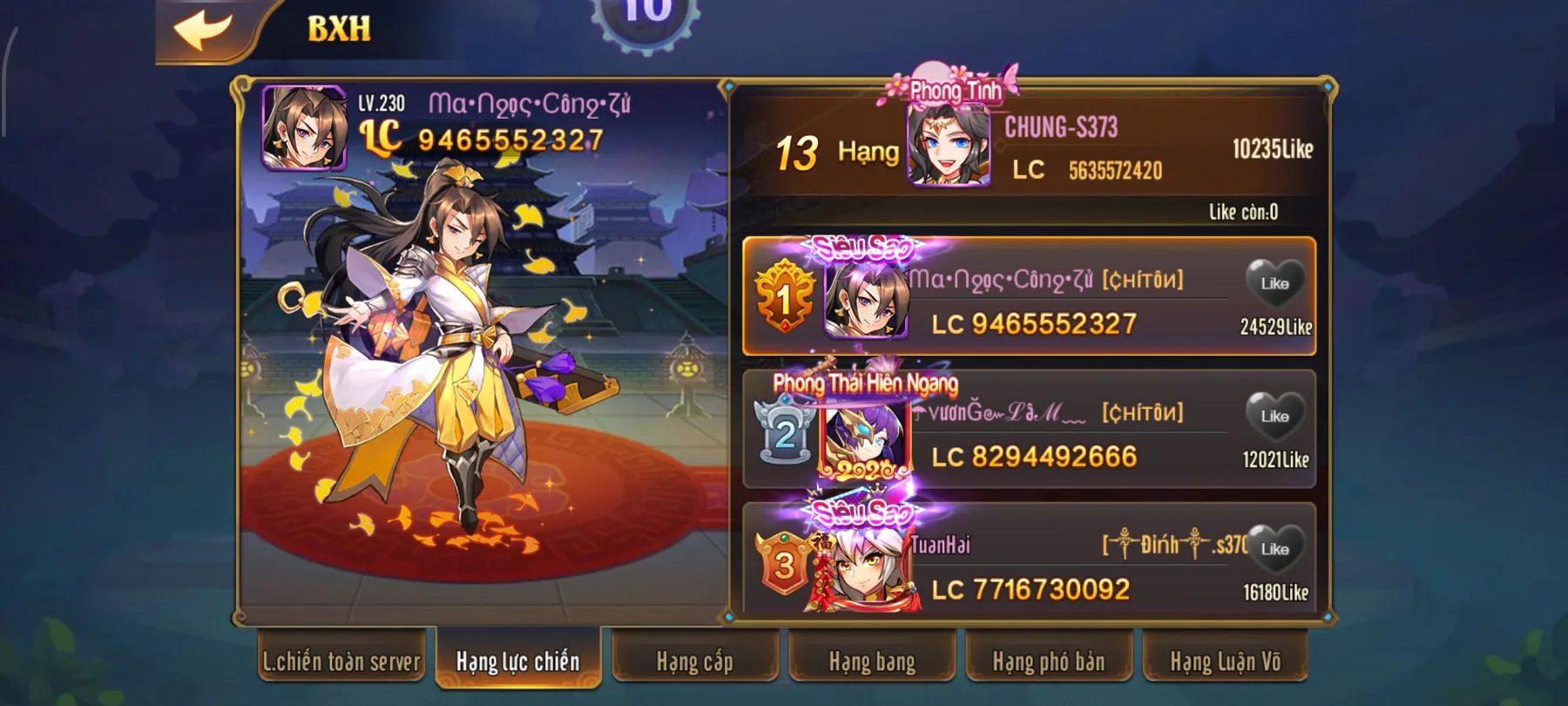The height and width of the screenshot is (706, 1568).
Task: Open the L.chiến toàn server tab
Action: [343, 662]
